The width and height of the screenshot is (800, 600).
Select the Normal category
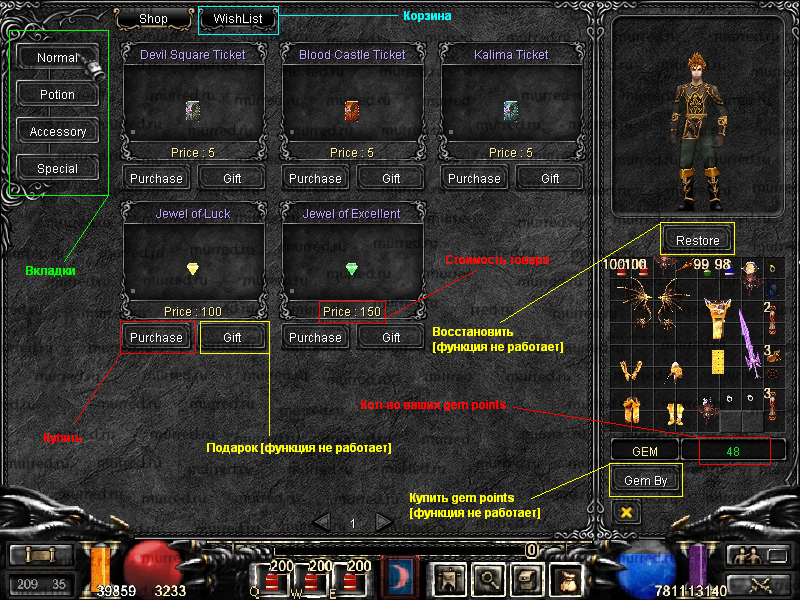click(57, 58)
